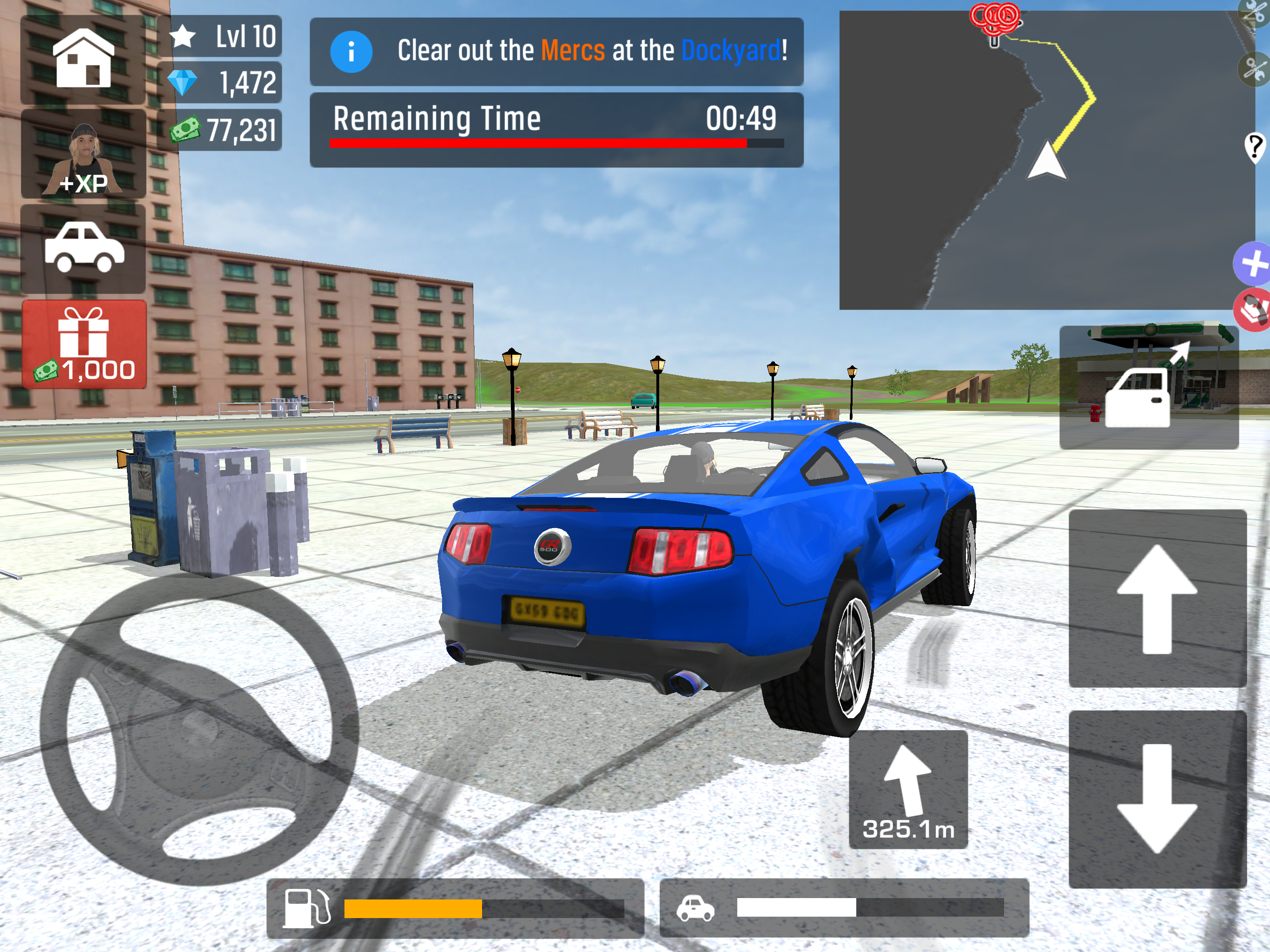The width and height of the screenshot is (1270, 952).
Task: Tap the purple plus map marker
Action: [1253, 264]
